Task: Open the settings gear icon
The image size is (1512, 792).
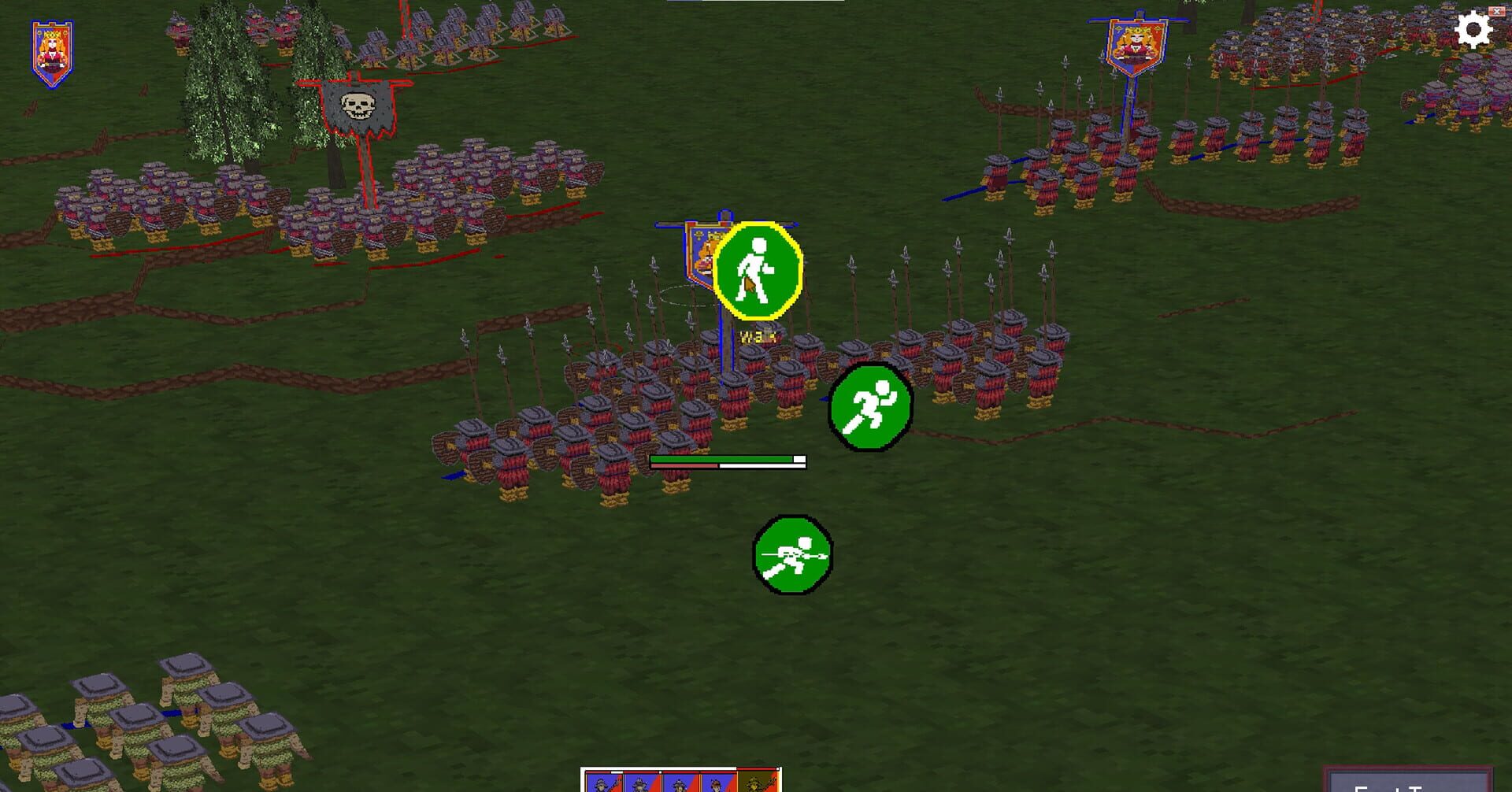Action: (x=1474, y=29)
